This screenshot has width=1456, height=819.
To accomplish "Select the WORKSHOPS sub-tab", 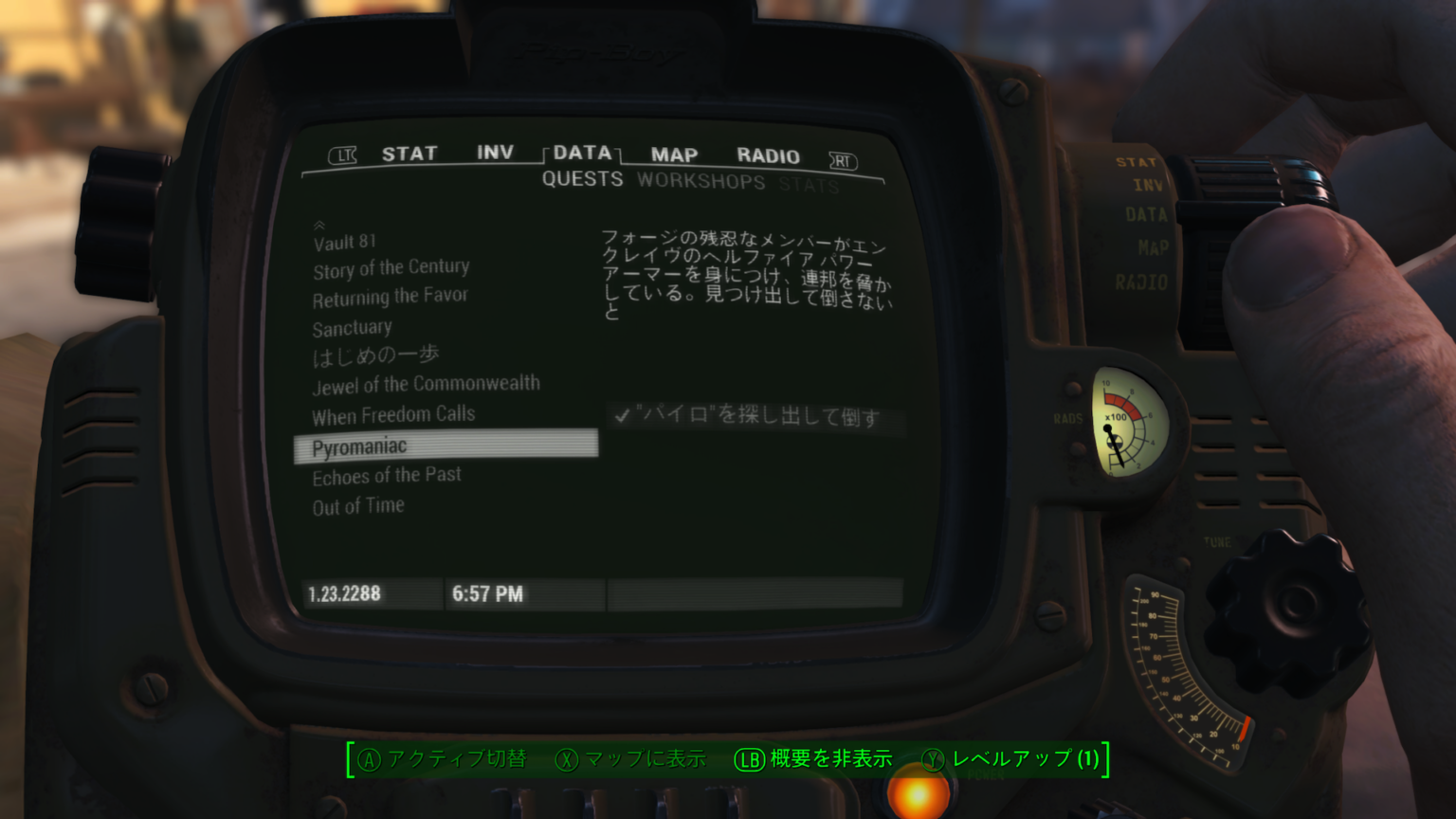I will point(701,182).
